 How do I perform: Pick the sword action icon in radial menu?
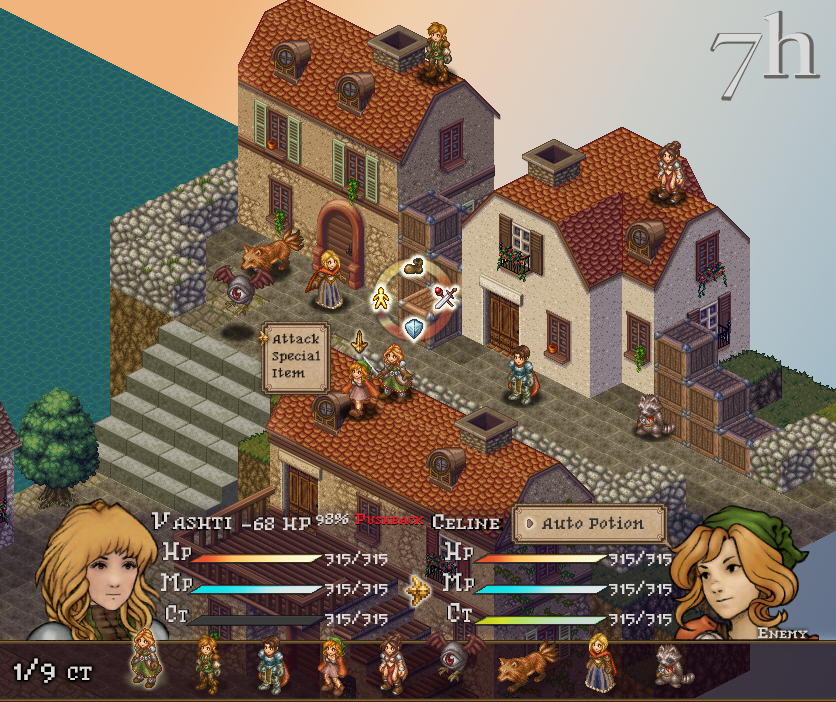445,296
